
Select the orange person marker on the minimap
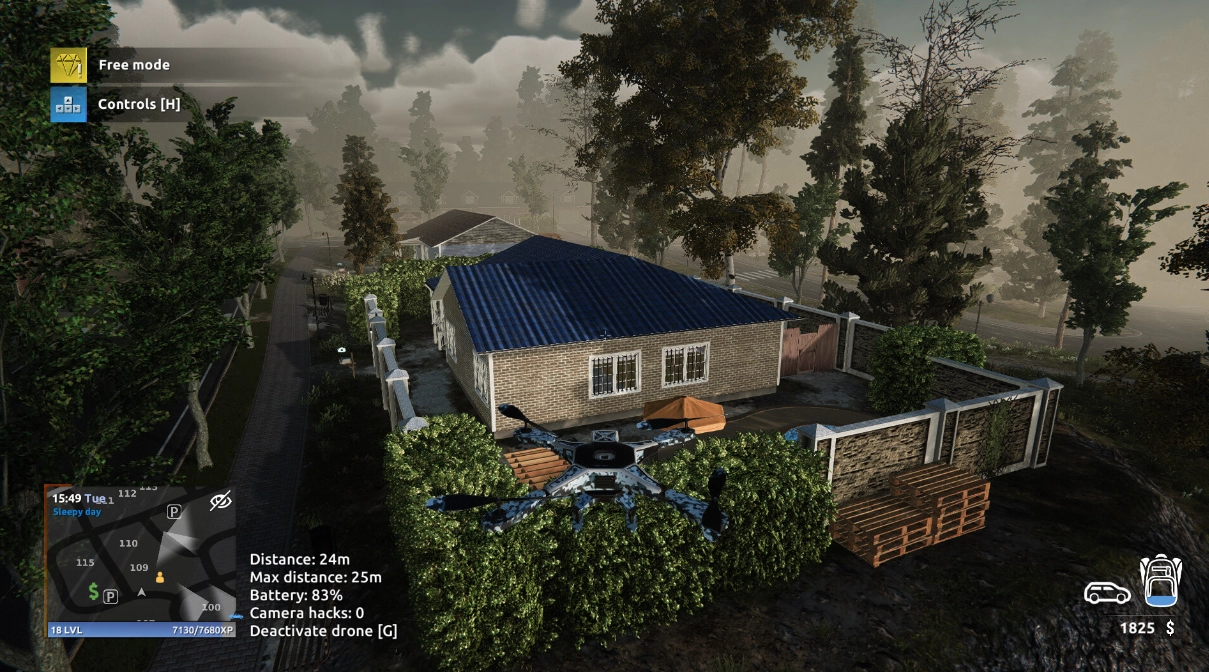pyautogui.click(x=159, y=577)
